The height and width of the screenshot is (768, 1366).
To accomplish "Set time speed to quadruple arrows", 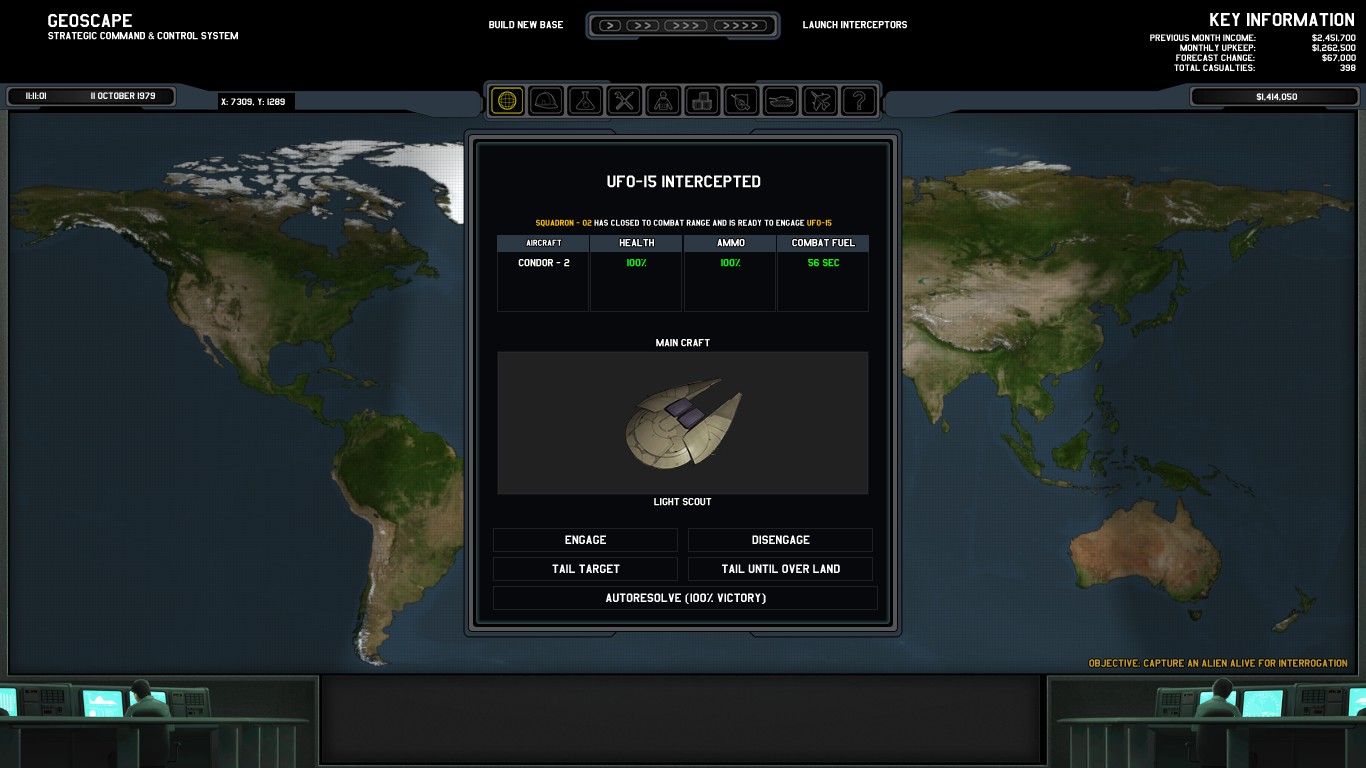I will (740, 25).
